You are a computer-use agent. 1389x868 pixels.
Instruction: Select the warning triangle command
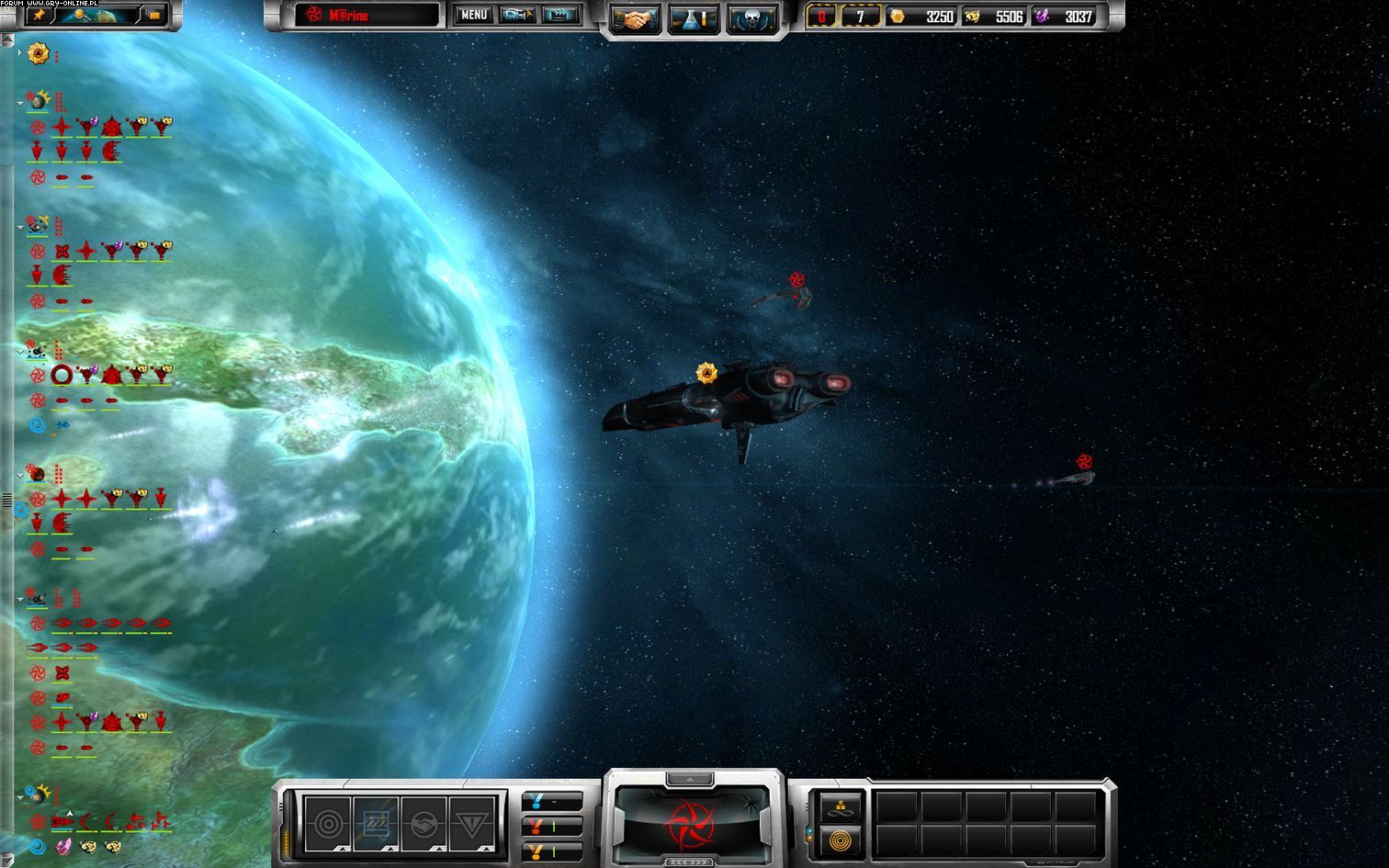click(x=472, y=823)
